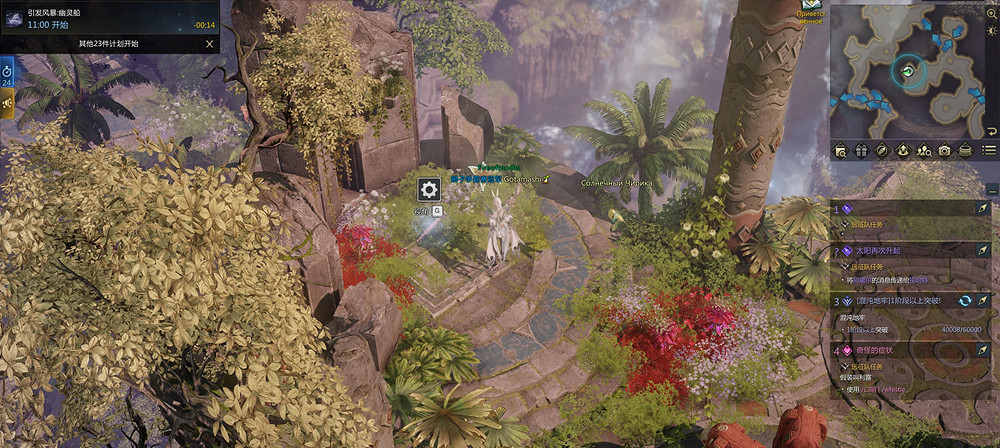Click the navigation icon on quest 1
This screenshot has width=1000, height=448.
[984, 208]
